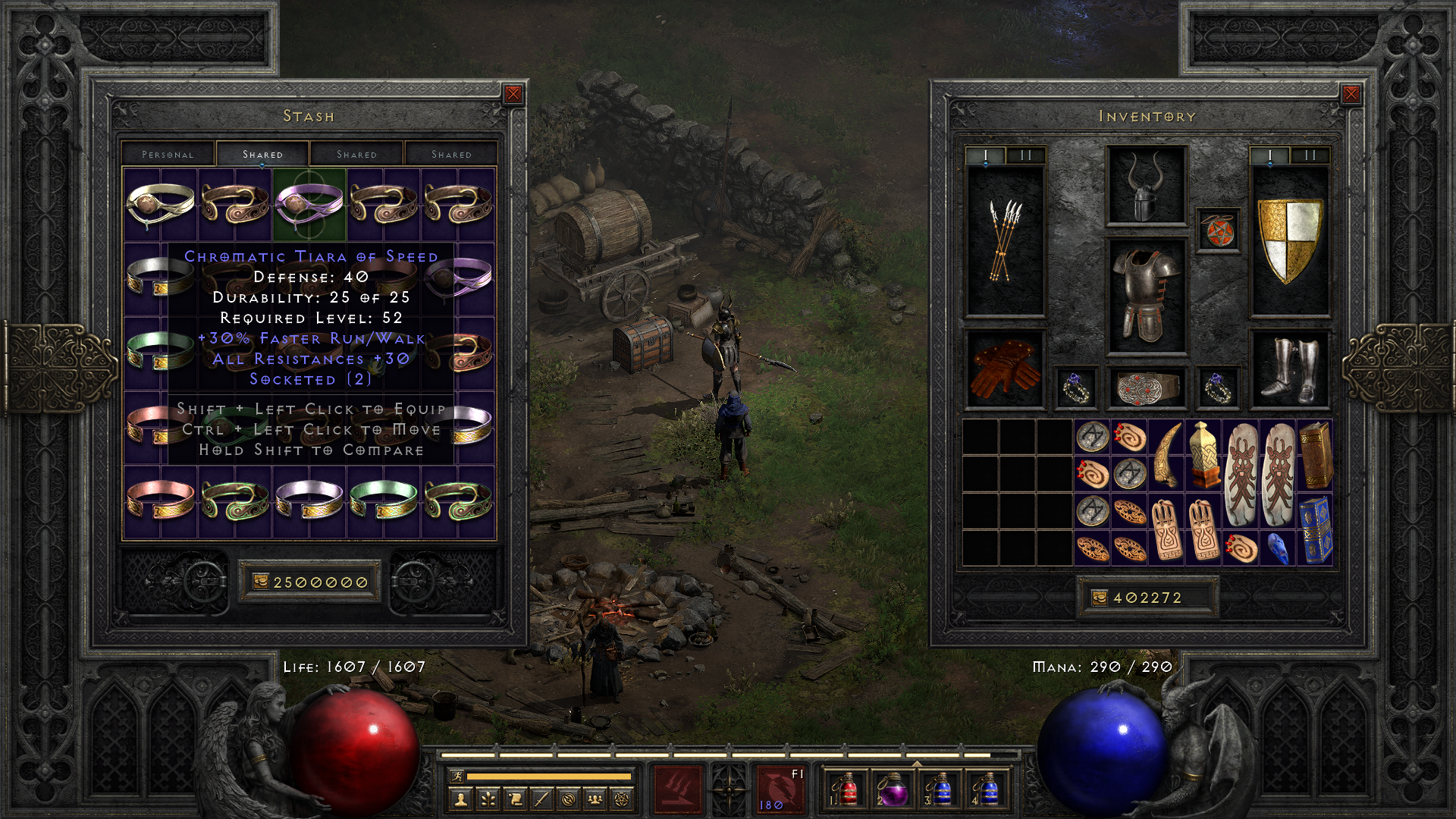Switch to the Personal stash tab

tap(168, 154)
